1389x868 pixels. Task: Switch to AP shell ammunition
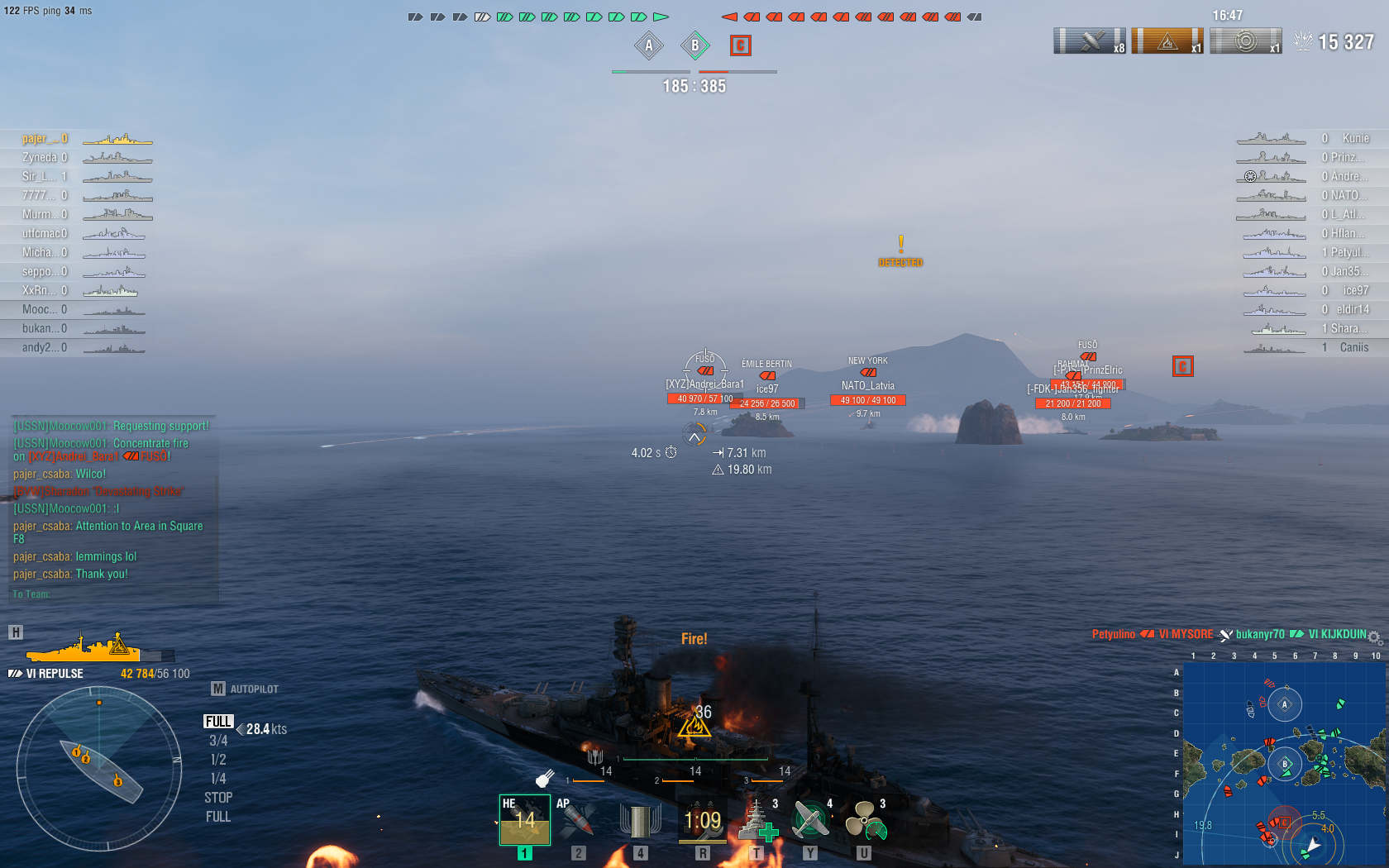pos(577,820)
